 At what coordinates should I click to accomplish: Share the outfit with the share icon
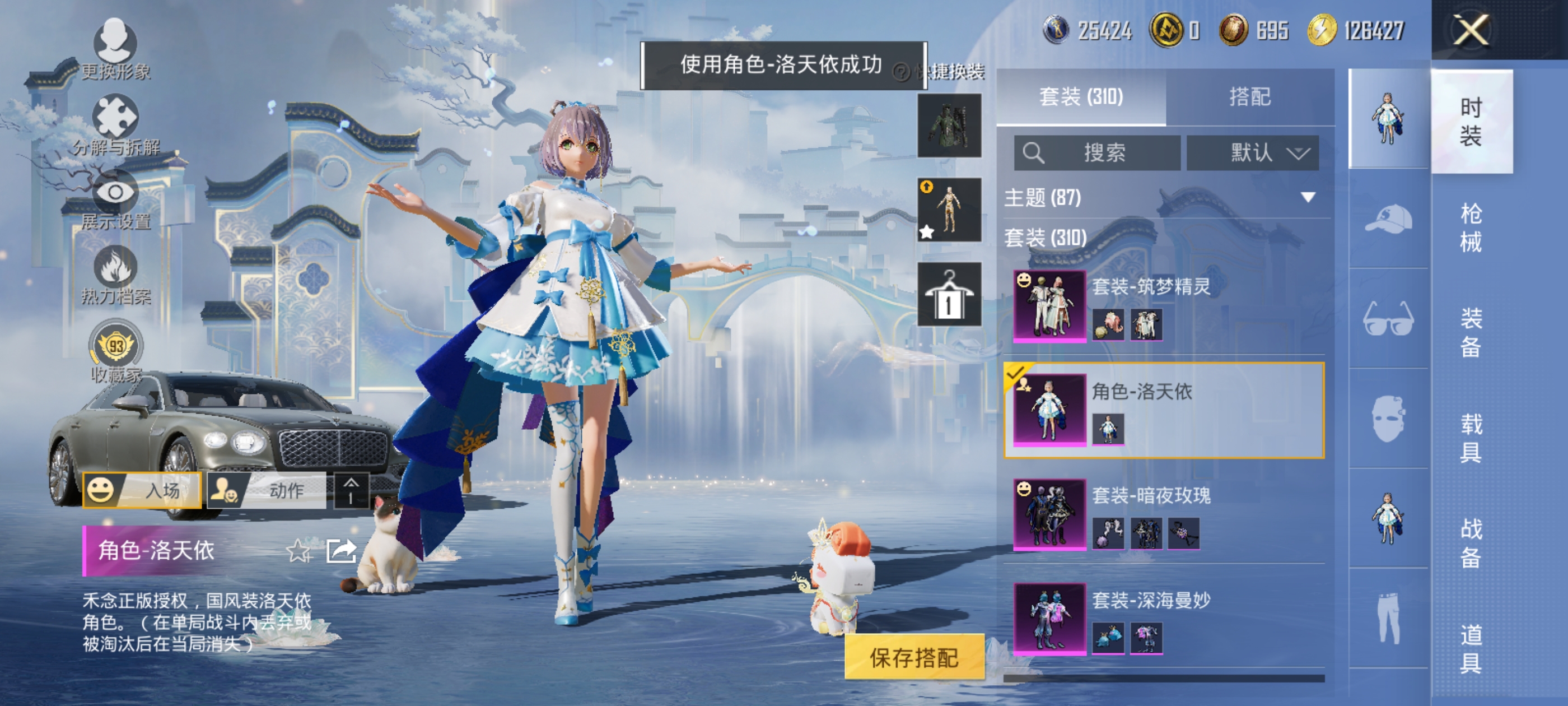(x=341, y=551)
